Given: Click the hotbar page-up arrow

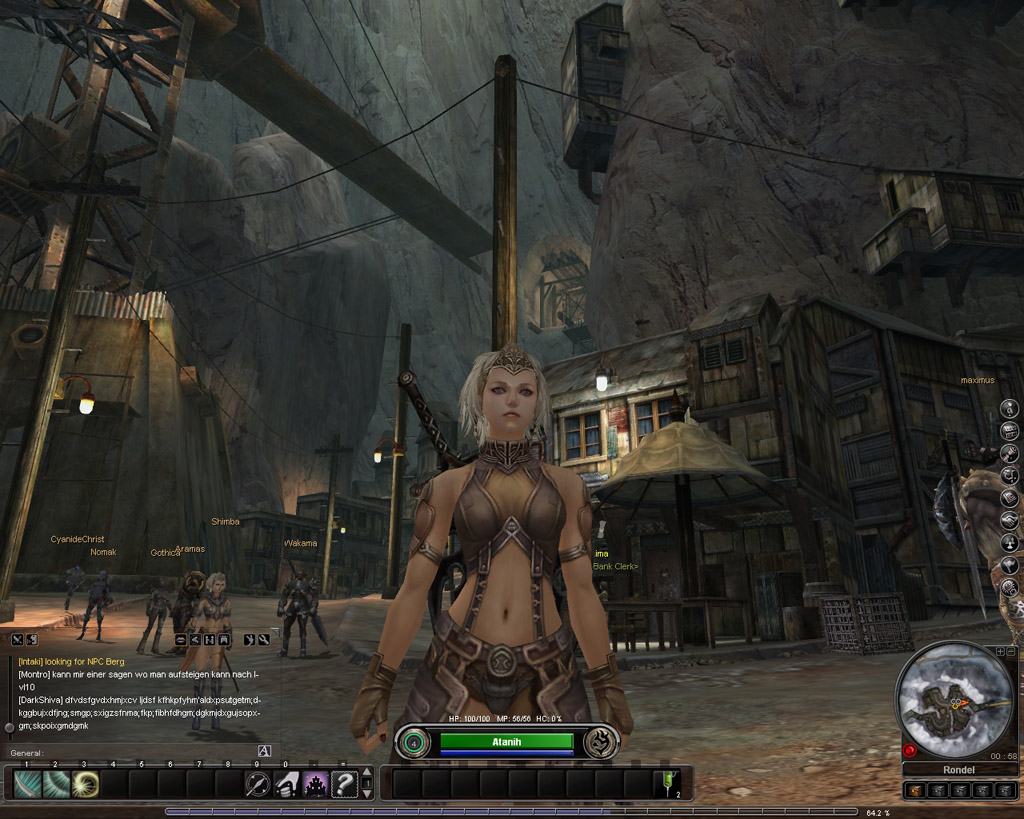Looking at the screenshot, I should click(x=367, y=774).
